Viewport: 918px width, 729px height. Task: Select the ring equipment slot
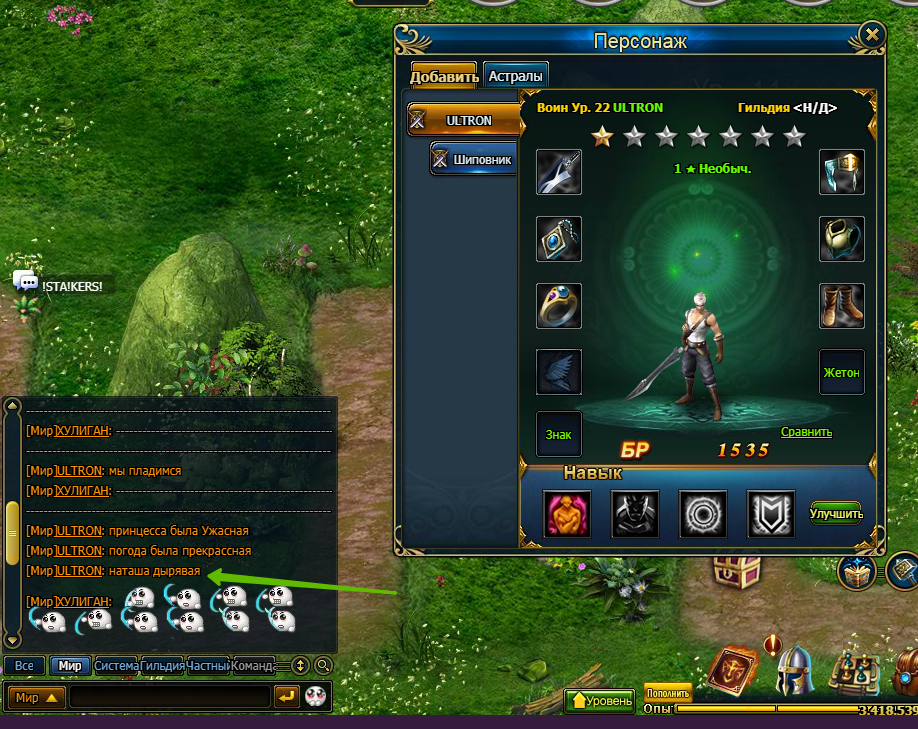[x=559, y=305]
